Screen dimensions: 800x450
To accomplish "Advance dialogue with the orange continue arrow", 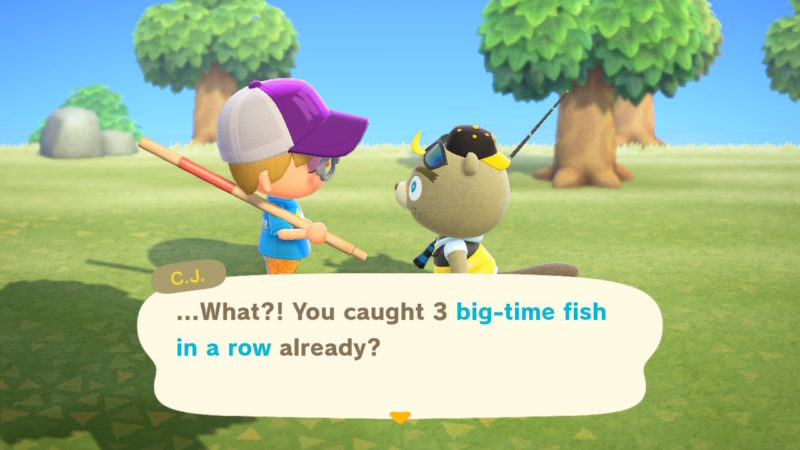I will pos(400,417).
